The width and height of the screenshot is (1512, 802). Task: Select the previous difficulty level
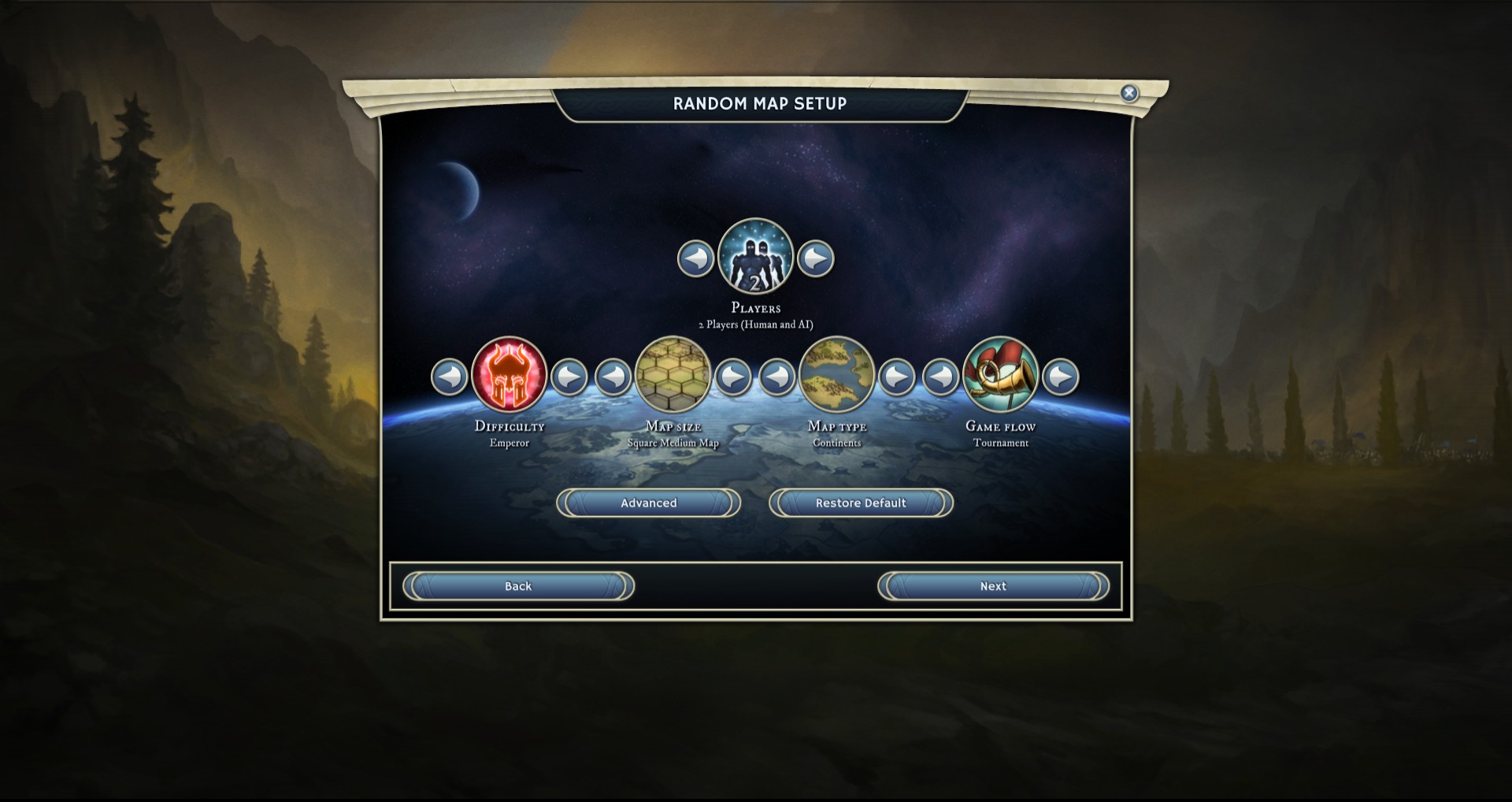450,377
